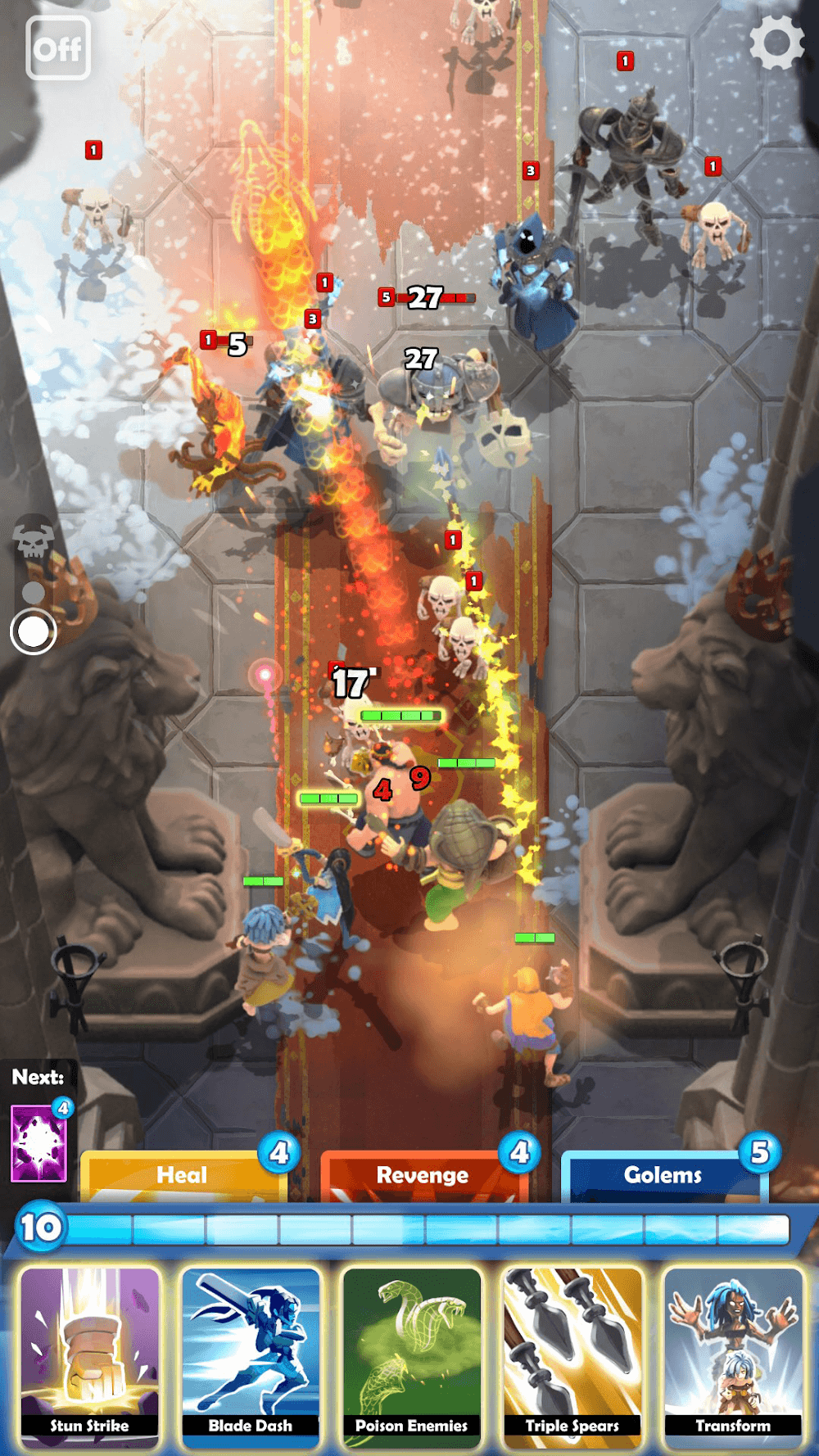Select the Blade Dash card
This screenshot has height=1456, width=819.
coord(251,1354)
